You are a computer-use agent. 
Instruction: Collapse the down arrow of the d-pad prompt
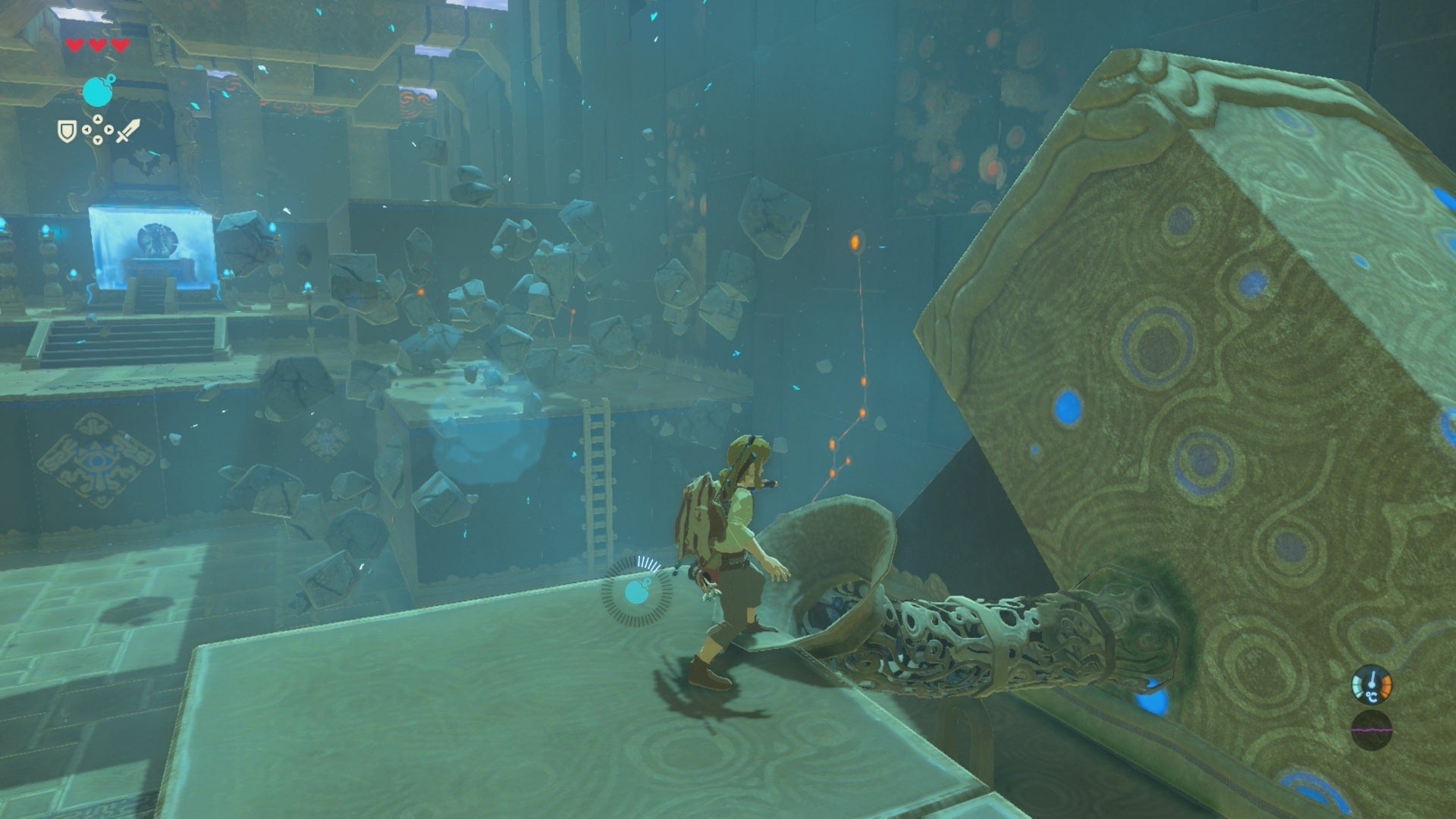pyautogui.click(x=98, y=140)
